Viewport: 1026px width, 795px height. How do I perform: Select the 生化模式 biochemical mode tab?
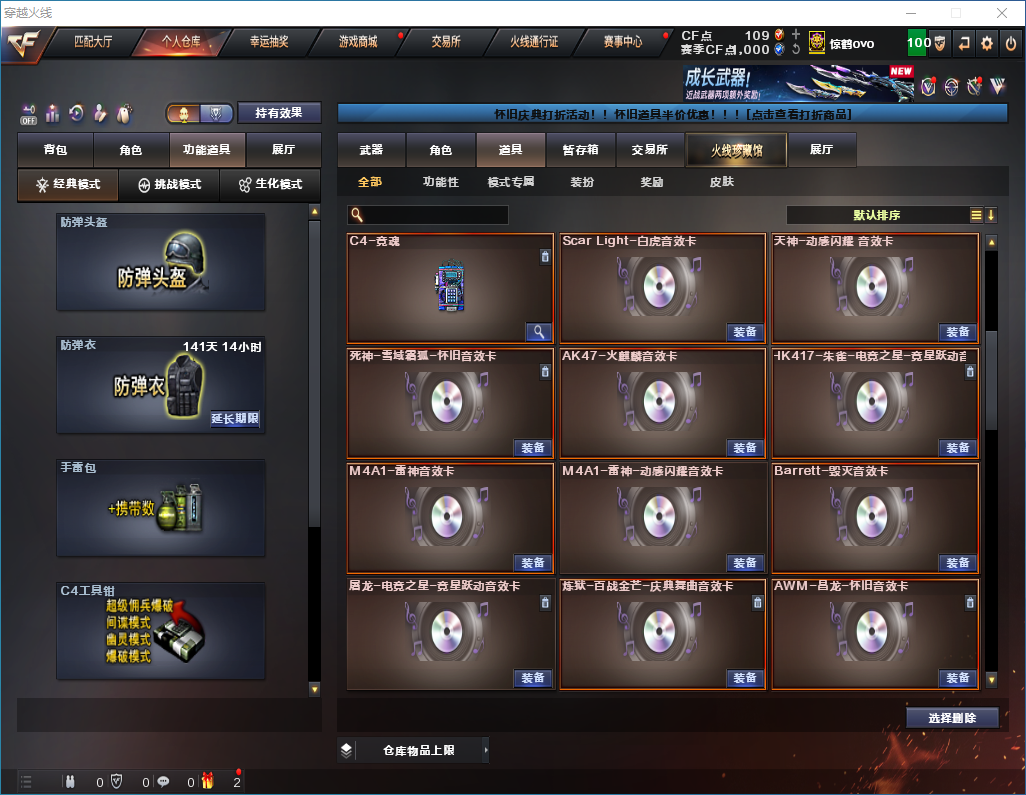[x=271, y=185]
